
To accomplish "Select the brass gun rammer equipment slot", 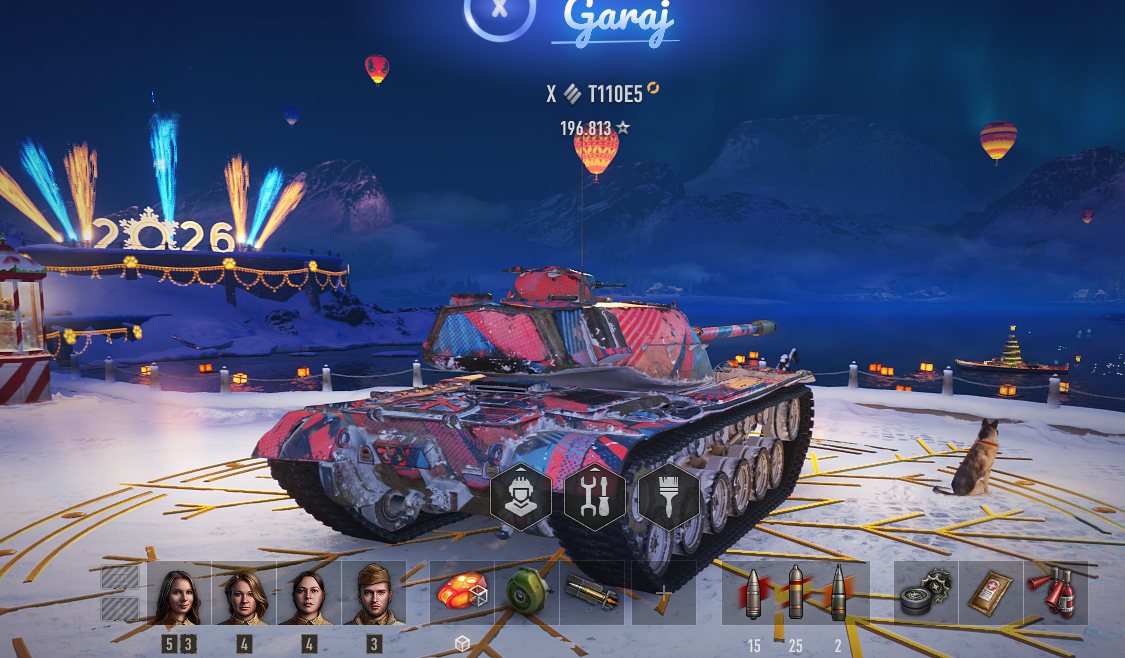I will click(x=592, y=593).
